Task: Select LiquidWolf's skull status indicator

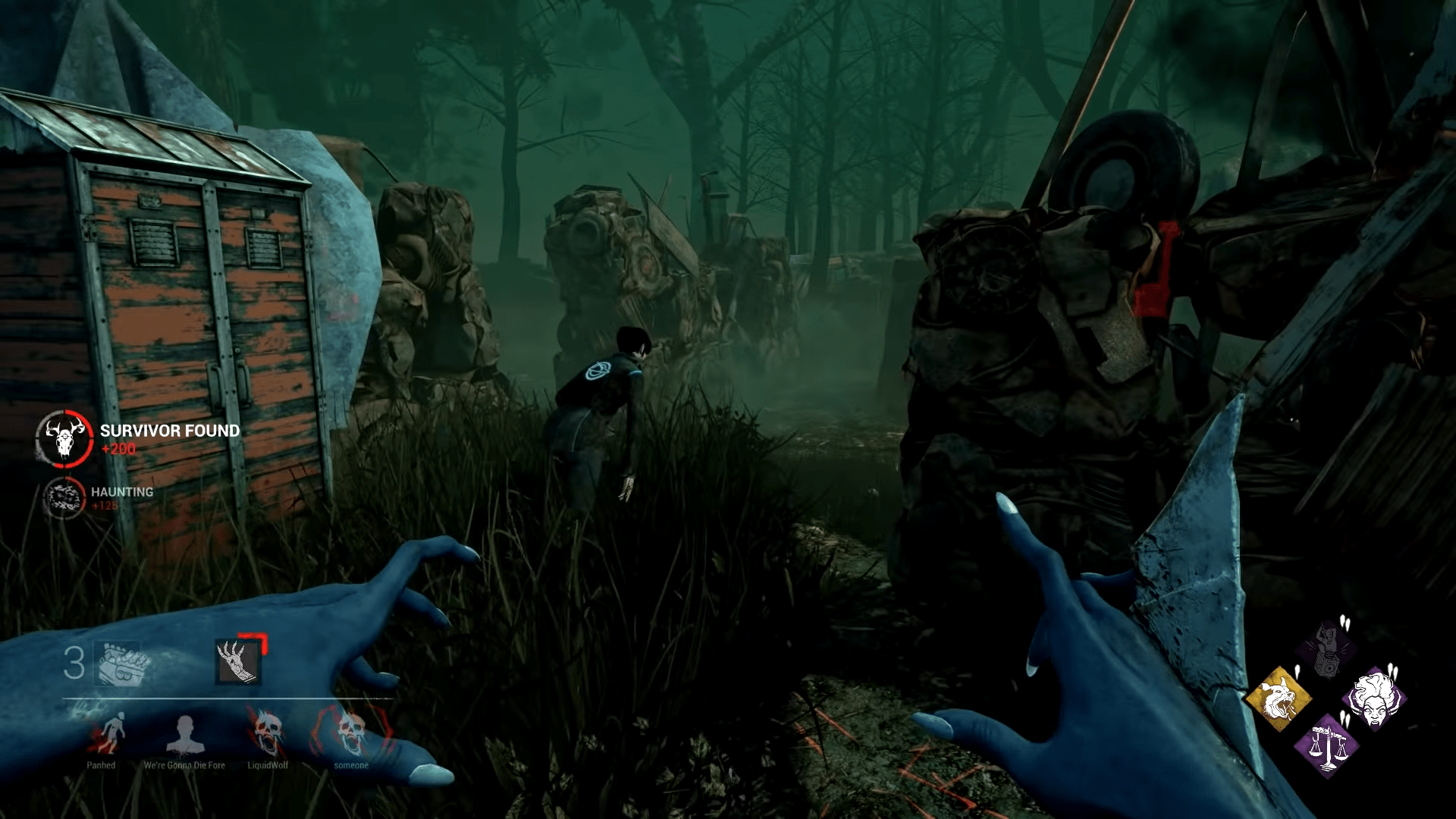Action: pos(267,730)
